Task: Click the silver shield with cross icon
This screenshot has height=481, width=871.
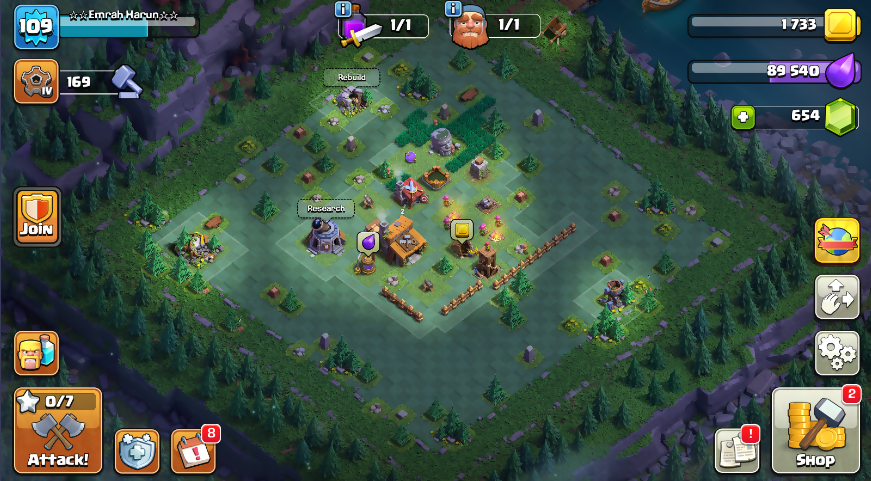Action: [x=136, y=451]
